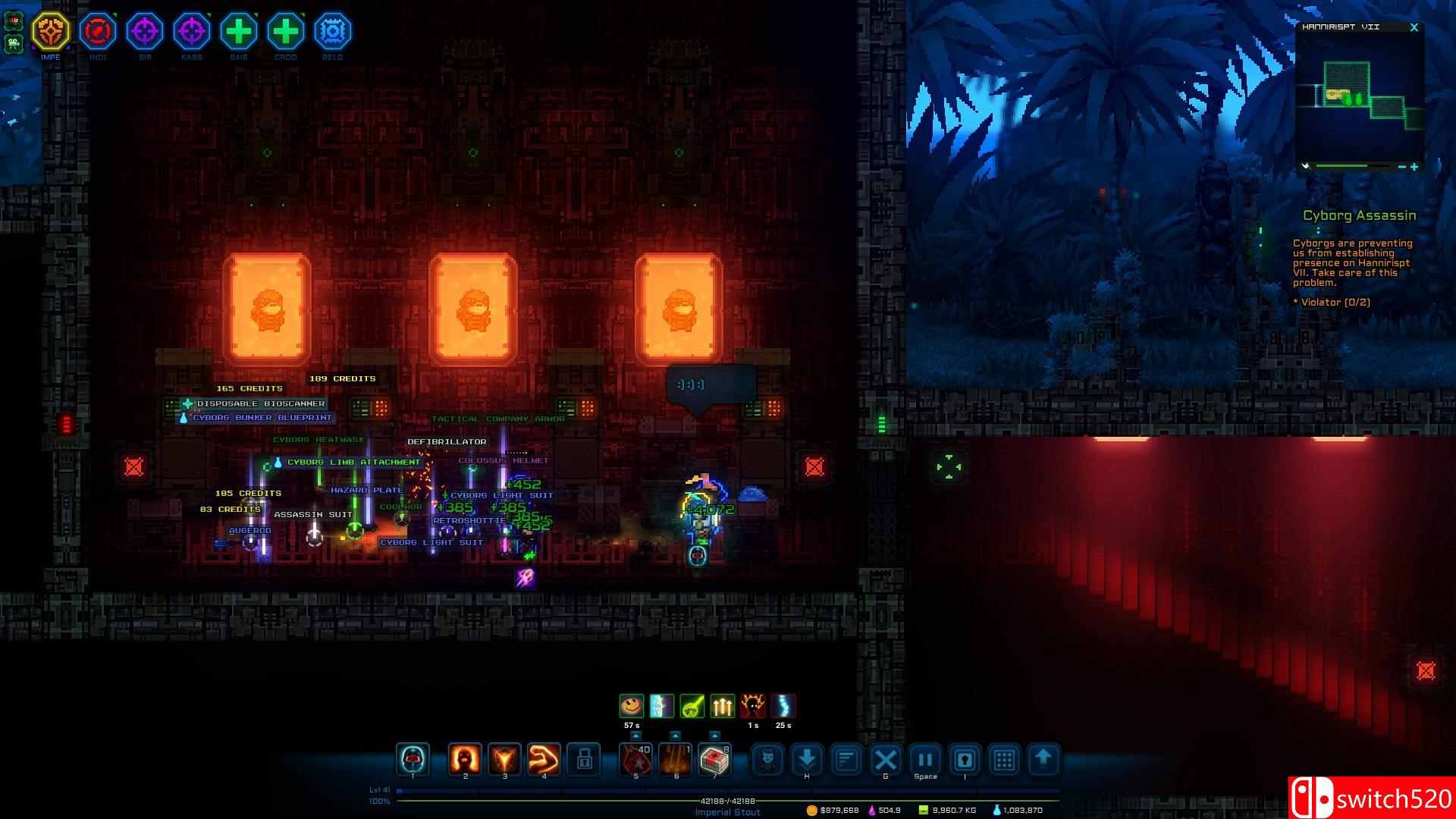Viewport: 1456px width, 819px height.
Task: Activate the helmet head ability in slot 1
Action: point(413,759)
